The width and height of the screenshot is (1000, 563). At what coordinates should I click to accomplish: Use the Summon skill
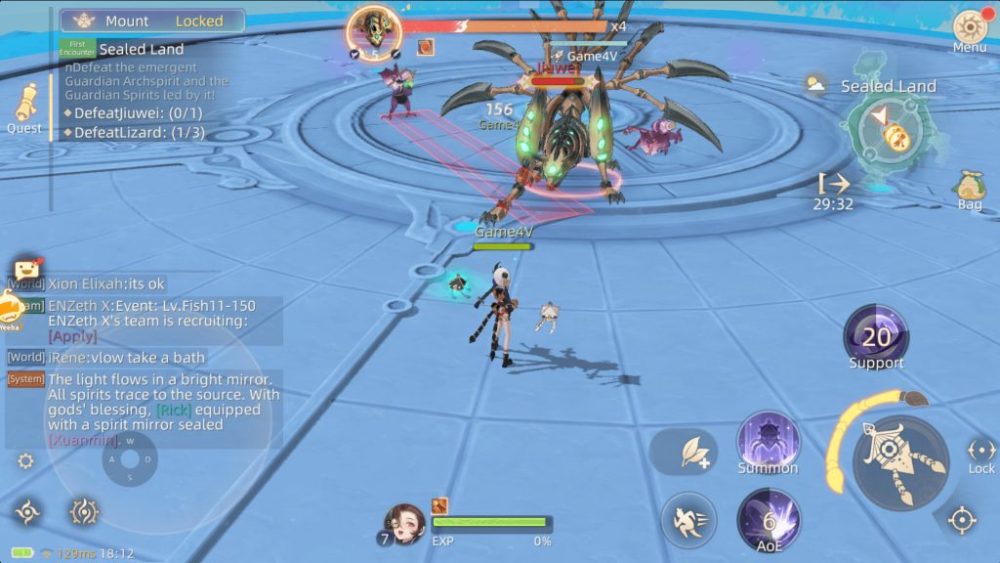768,441
